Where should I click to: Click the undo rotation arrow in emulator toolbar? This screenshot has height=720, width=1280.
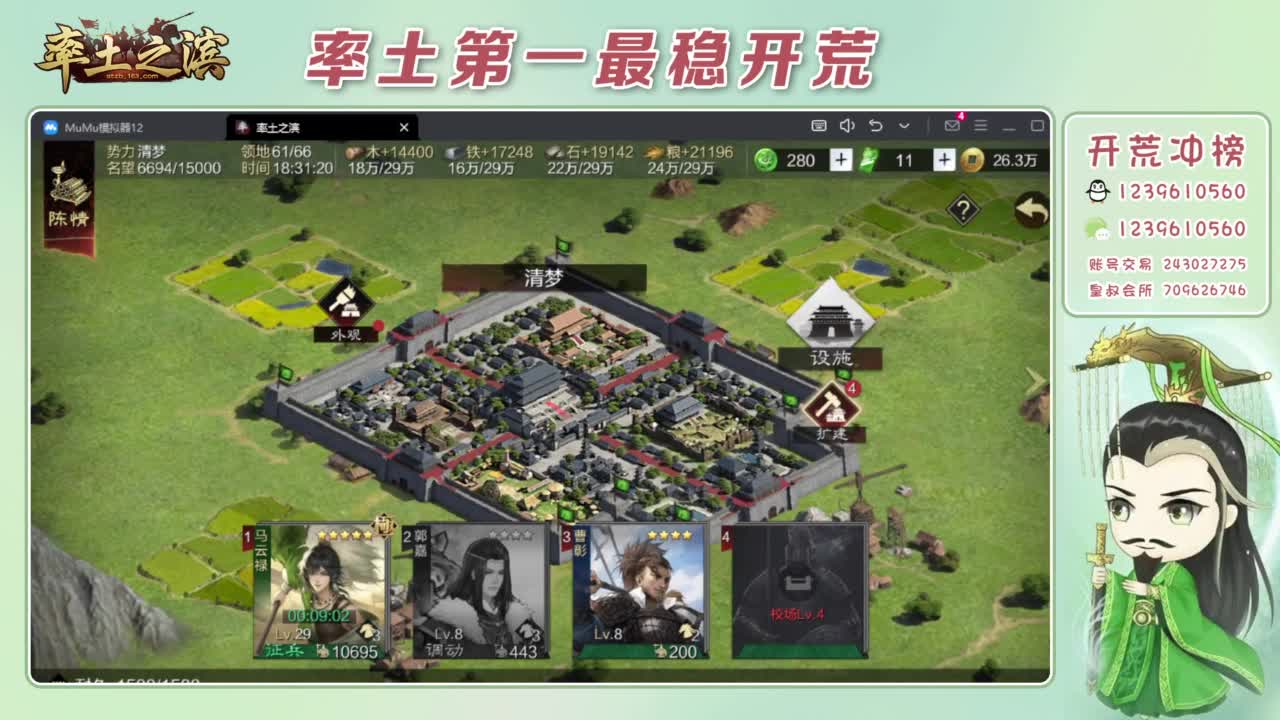point(876,126)
